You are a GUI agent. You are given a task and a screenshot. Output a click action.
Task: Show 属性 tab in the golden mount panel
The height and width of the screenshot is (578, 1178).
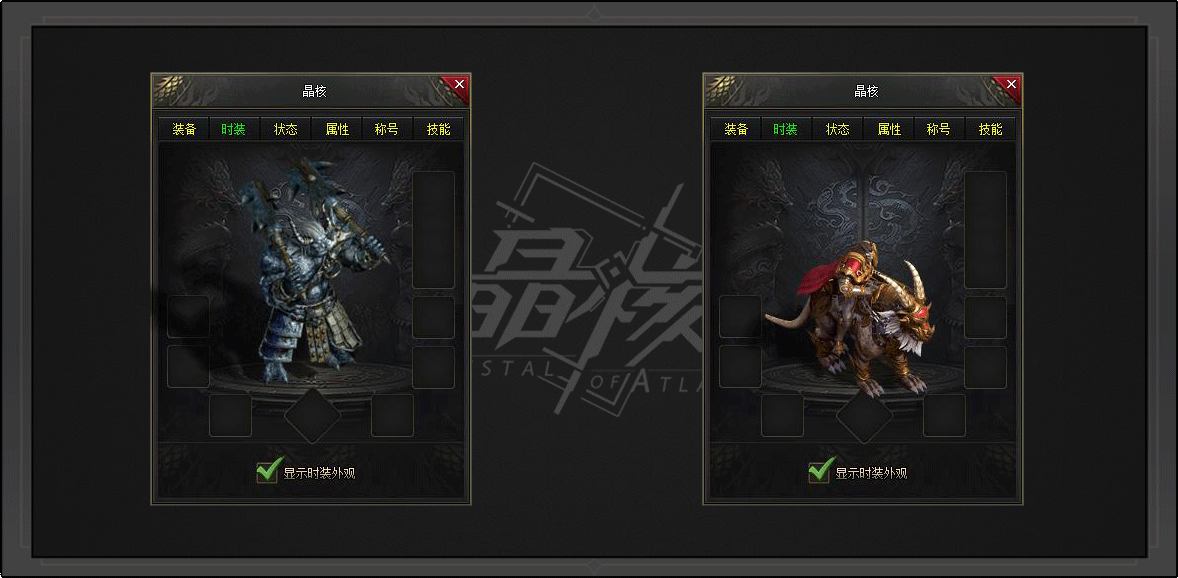click(x=889, y=130)
